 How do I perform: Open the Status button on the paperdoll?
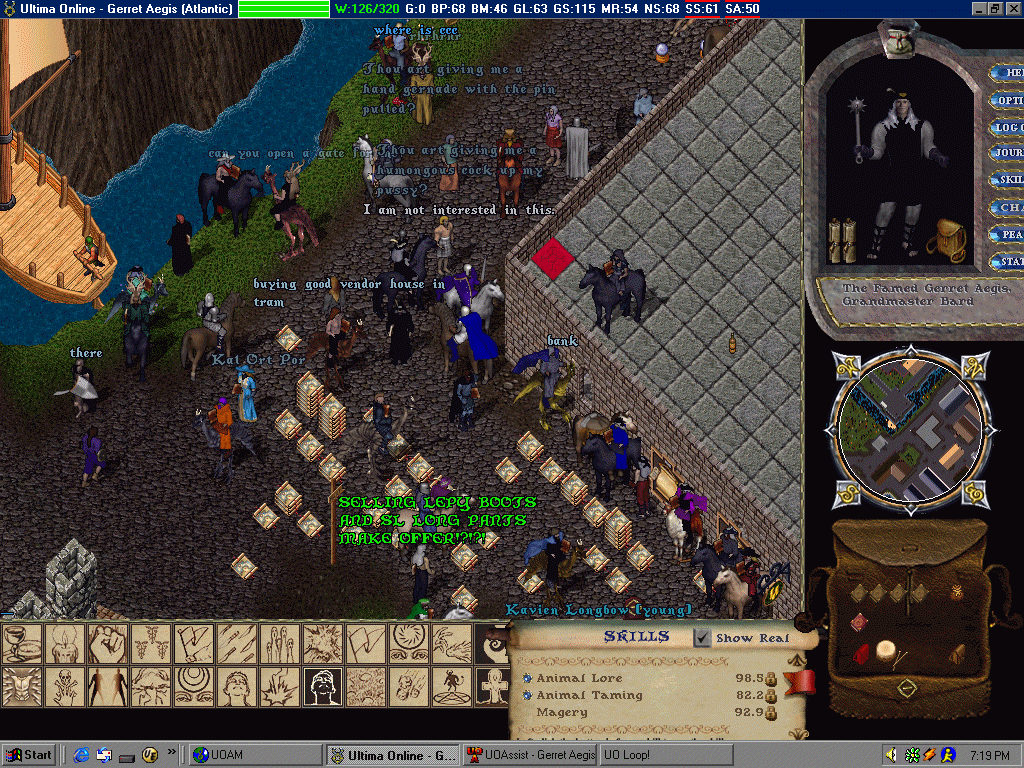coord(1008,262)
